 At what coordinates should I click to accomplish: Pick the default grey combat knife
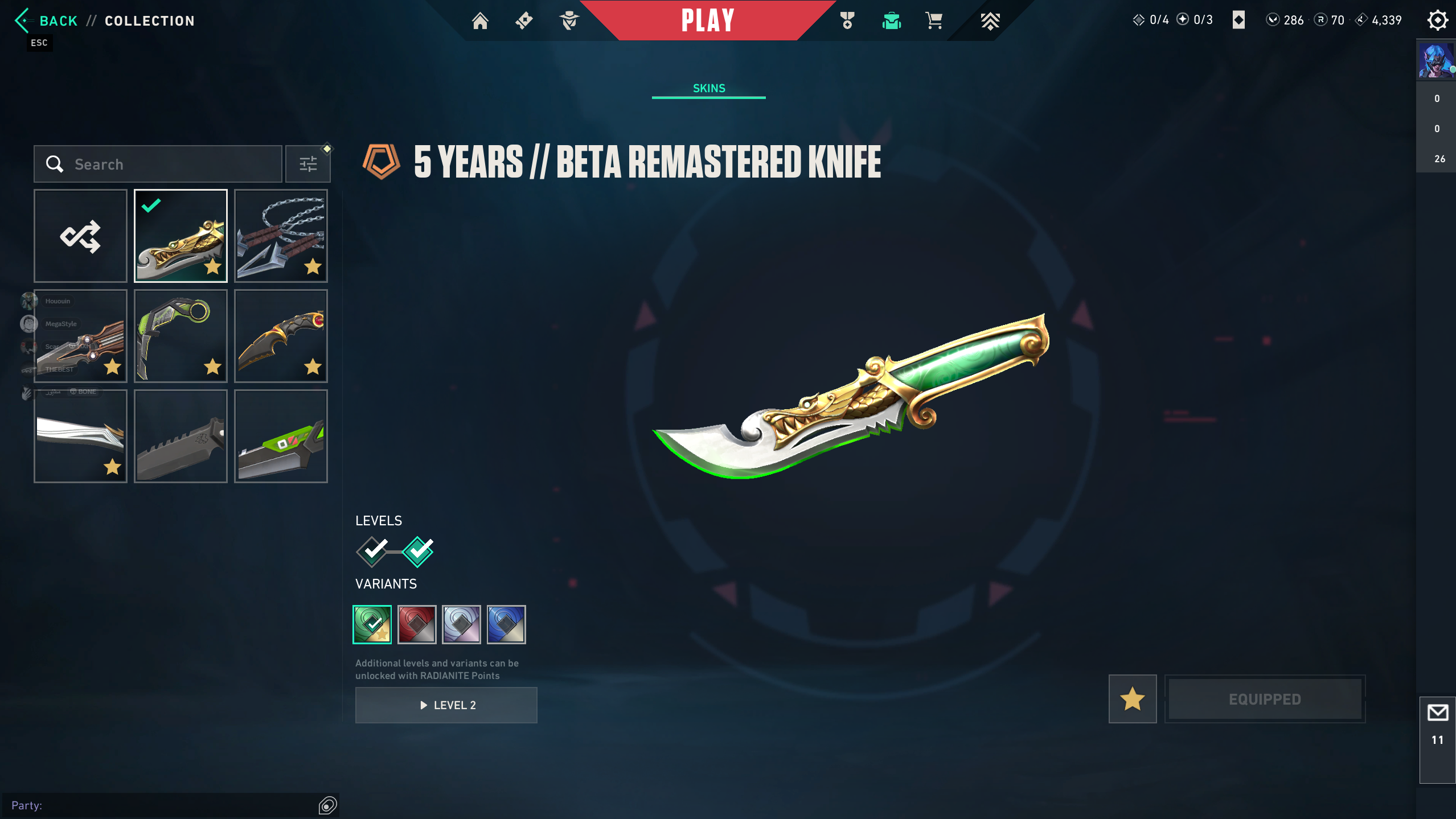tap(181, 437)
